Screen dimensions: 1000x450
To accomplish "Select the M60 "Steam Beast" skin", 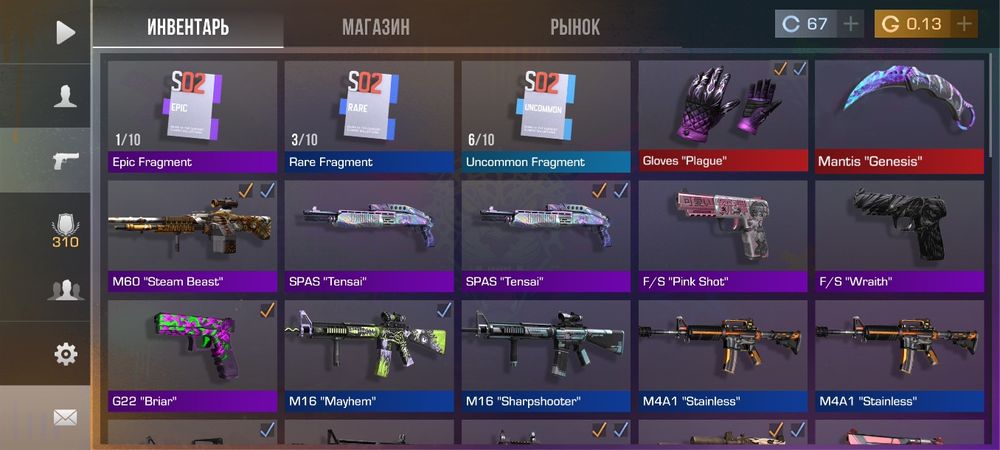I will pyautogui.click(x=192, y=235).
